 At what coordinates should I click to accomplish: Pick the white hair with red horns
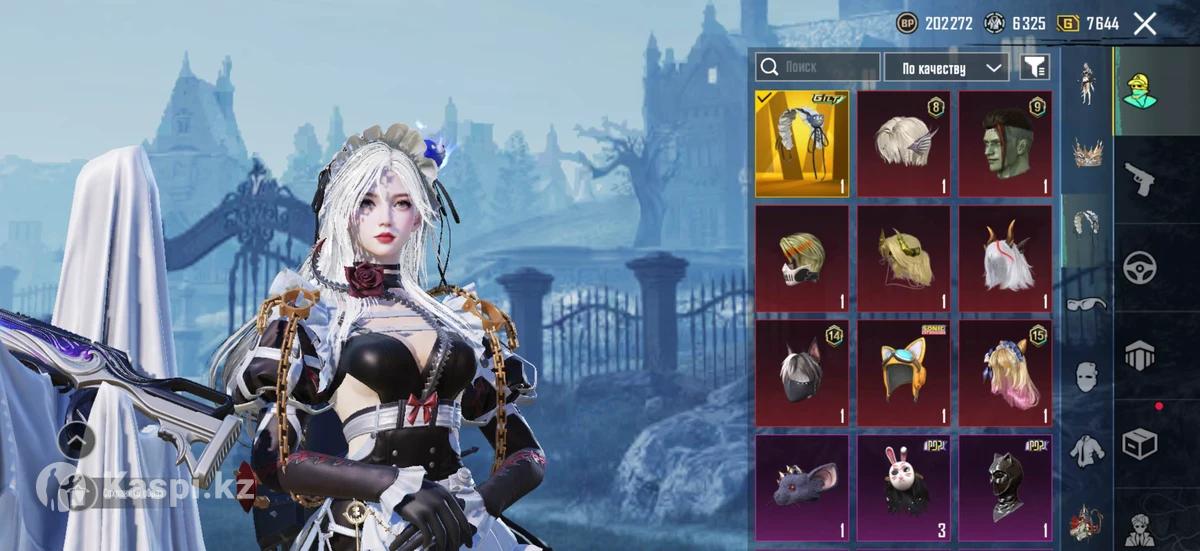[1005, 258]
